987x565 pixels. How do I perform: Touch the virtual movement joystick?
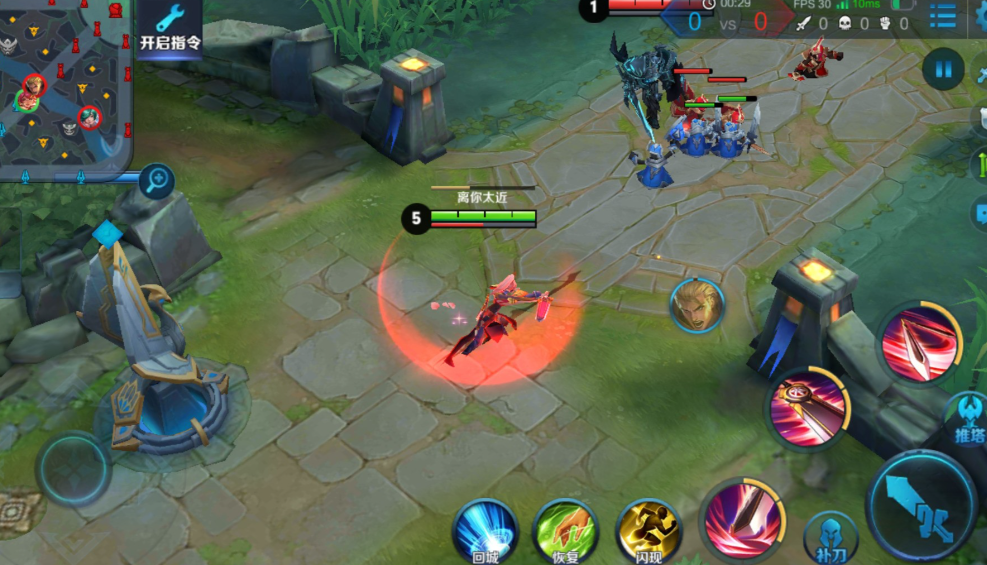point(75,470)
